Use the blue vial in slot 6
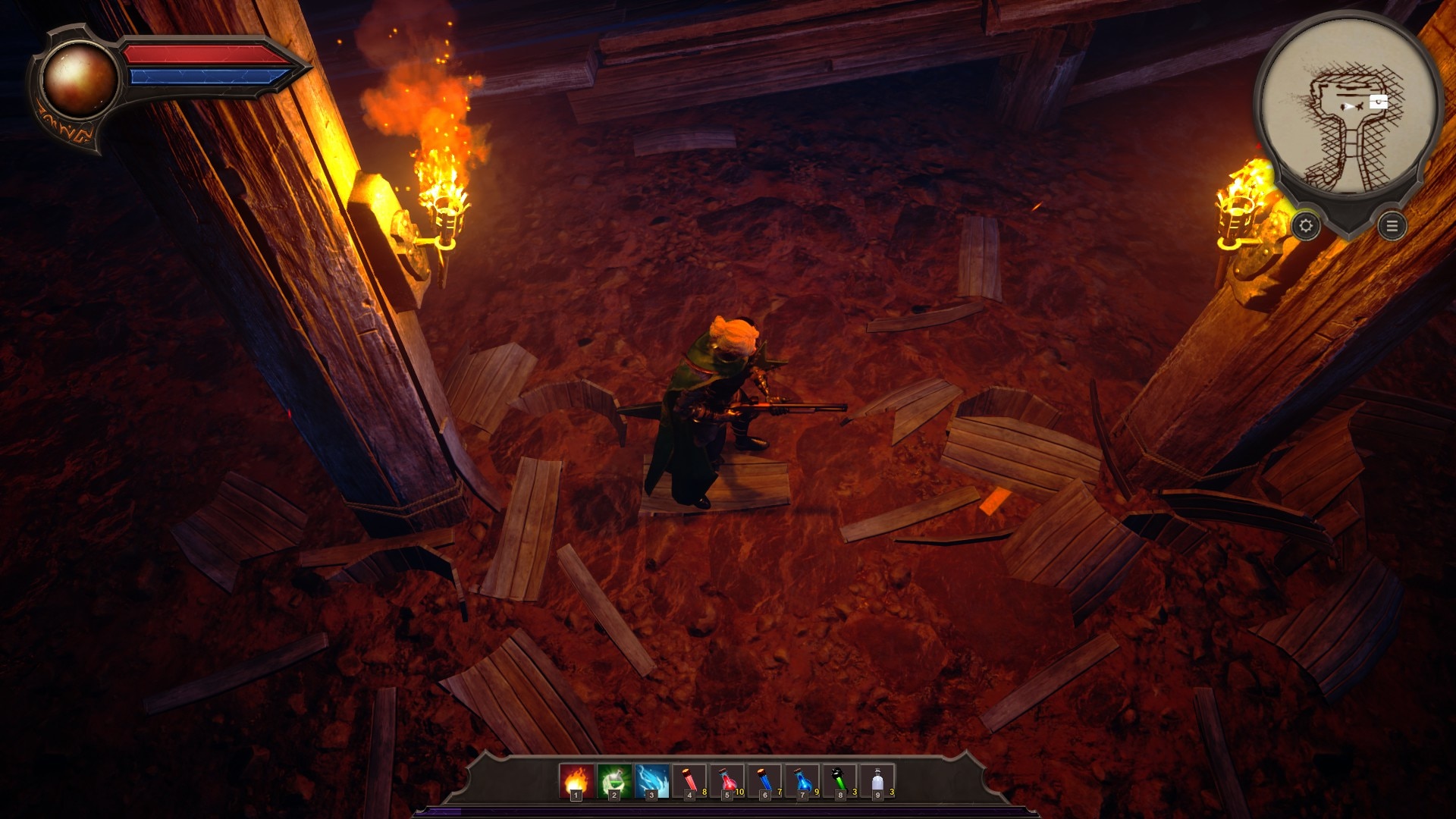The image size is (1456, 819). click(764, 781)
